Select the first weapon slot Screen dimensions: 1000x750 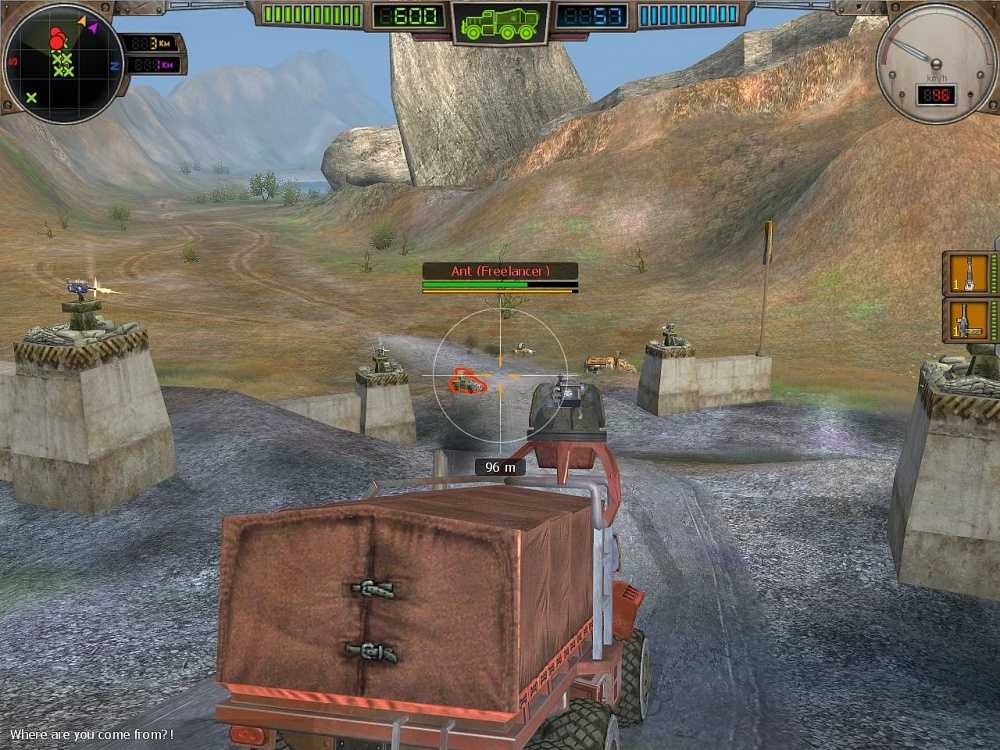[969, 273]
